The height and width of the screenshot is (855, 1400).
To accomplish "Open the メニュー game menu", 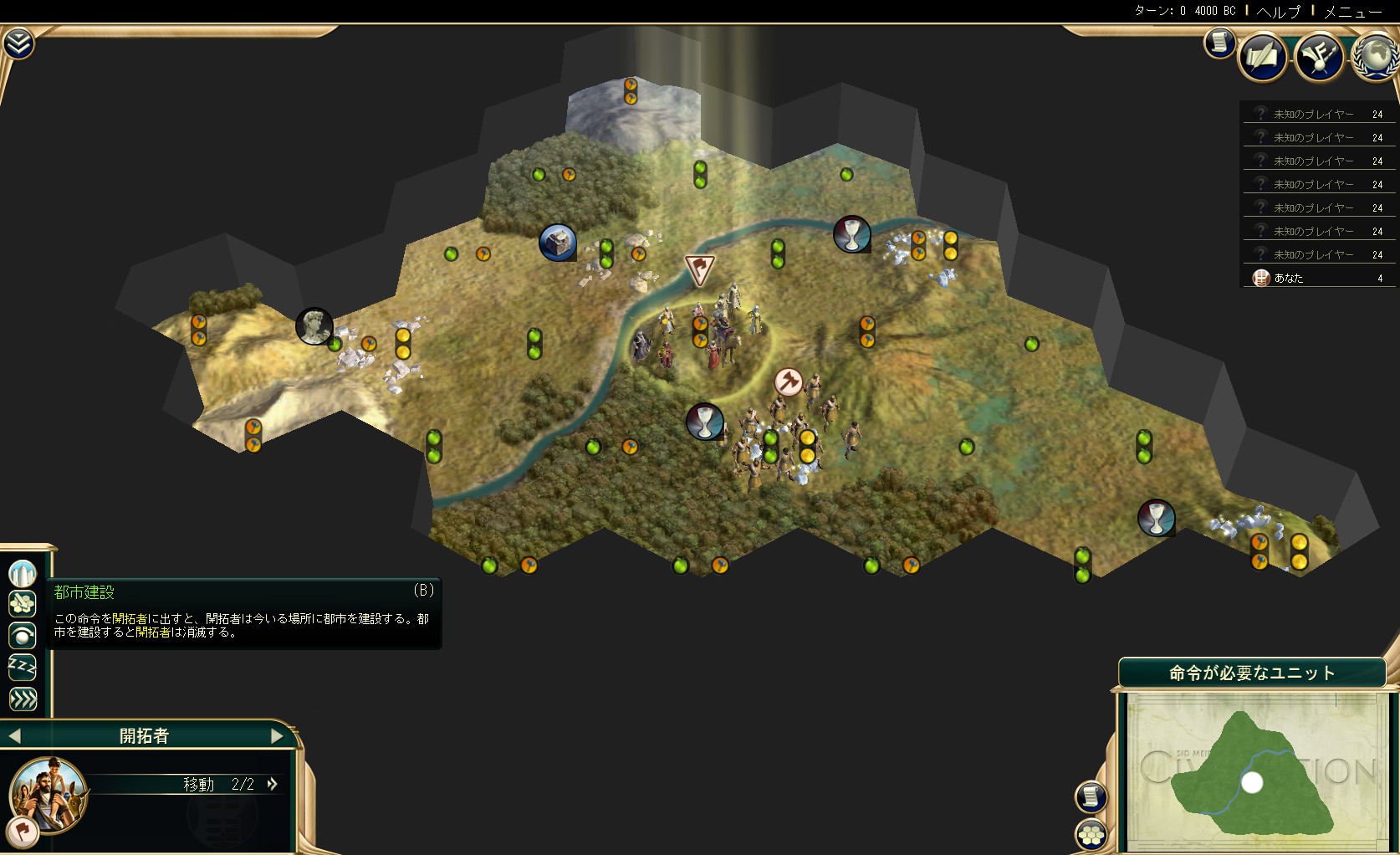I will tap(1352, 11).
